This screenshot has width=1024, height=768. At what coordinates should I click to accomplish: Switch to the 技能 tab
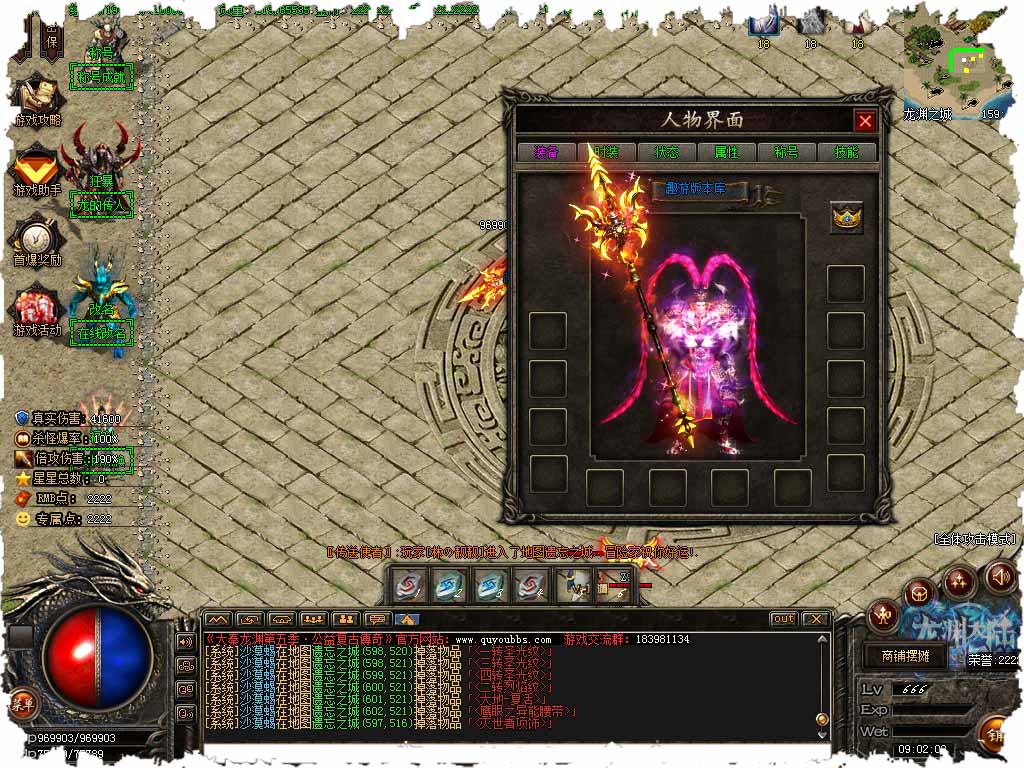pos(846,153)
